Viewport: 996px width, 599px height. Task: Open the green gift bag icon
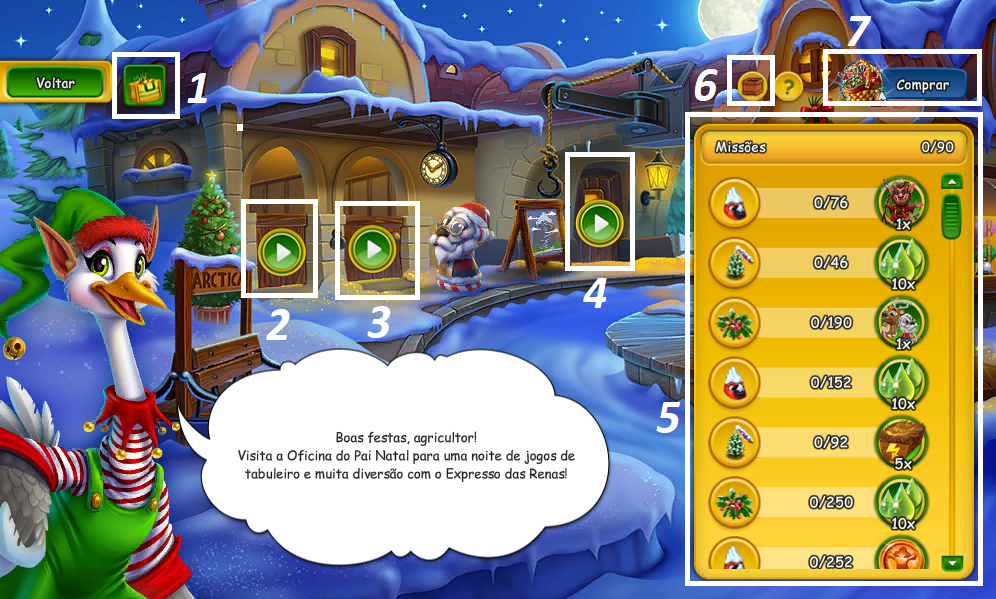[x=145, y=85]
